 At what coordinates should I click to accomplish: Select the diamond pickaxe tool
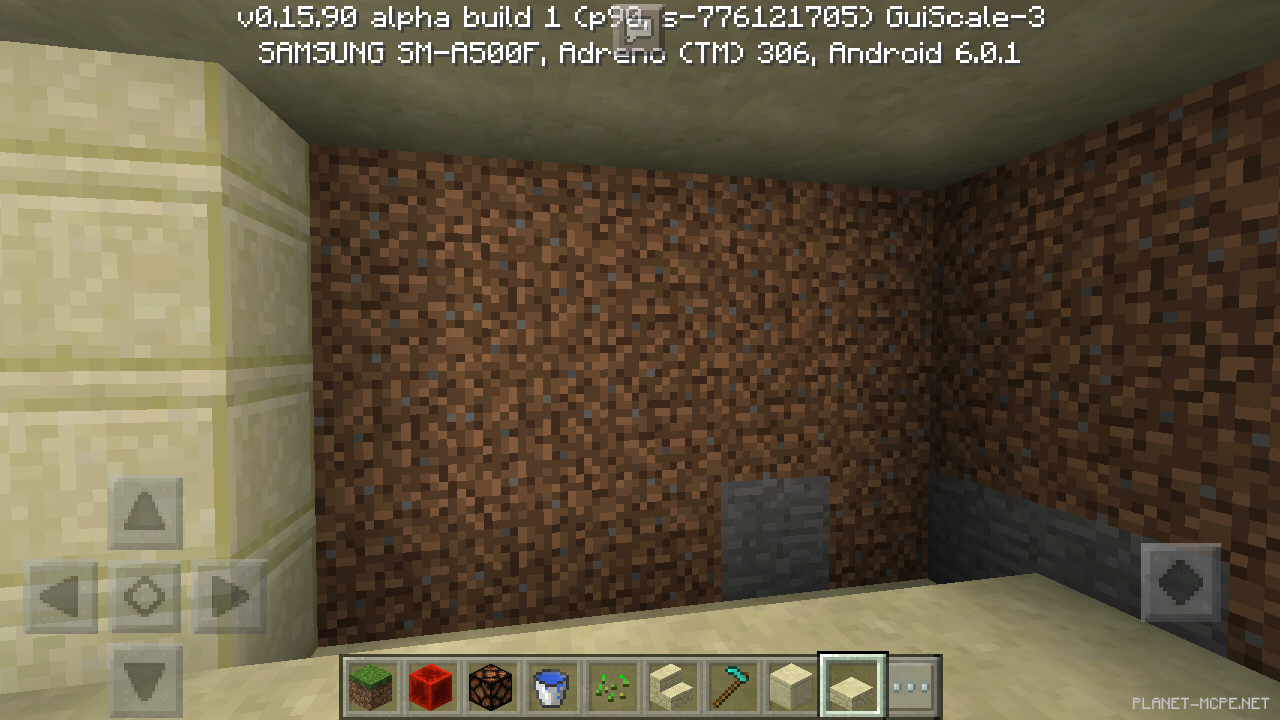click(x=731, y=686)
